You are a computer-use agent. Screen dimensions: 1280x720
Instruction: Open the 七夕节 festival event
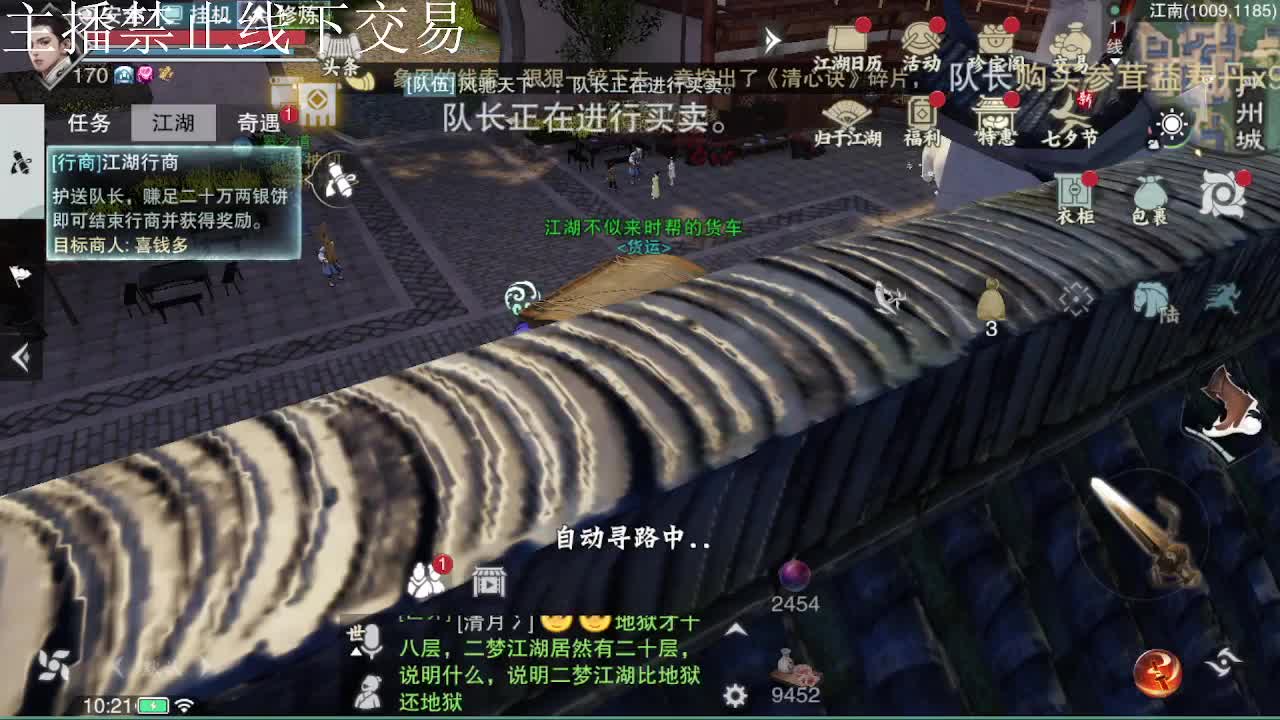pyautogui.click(x=1071, y=118)
